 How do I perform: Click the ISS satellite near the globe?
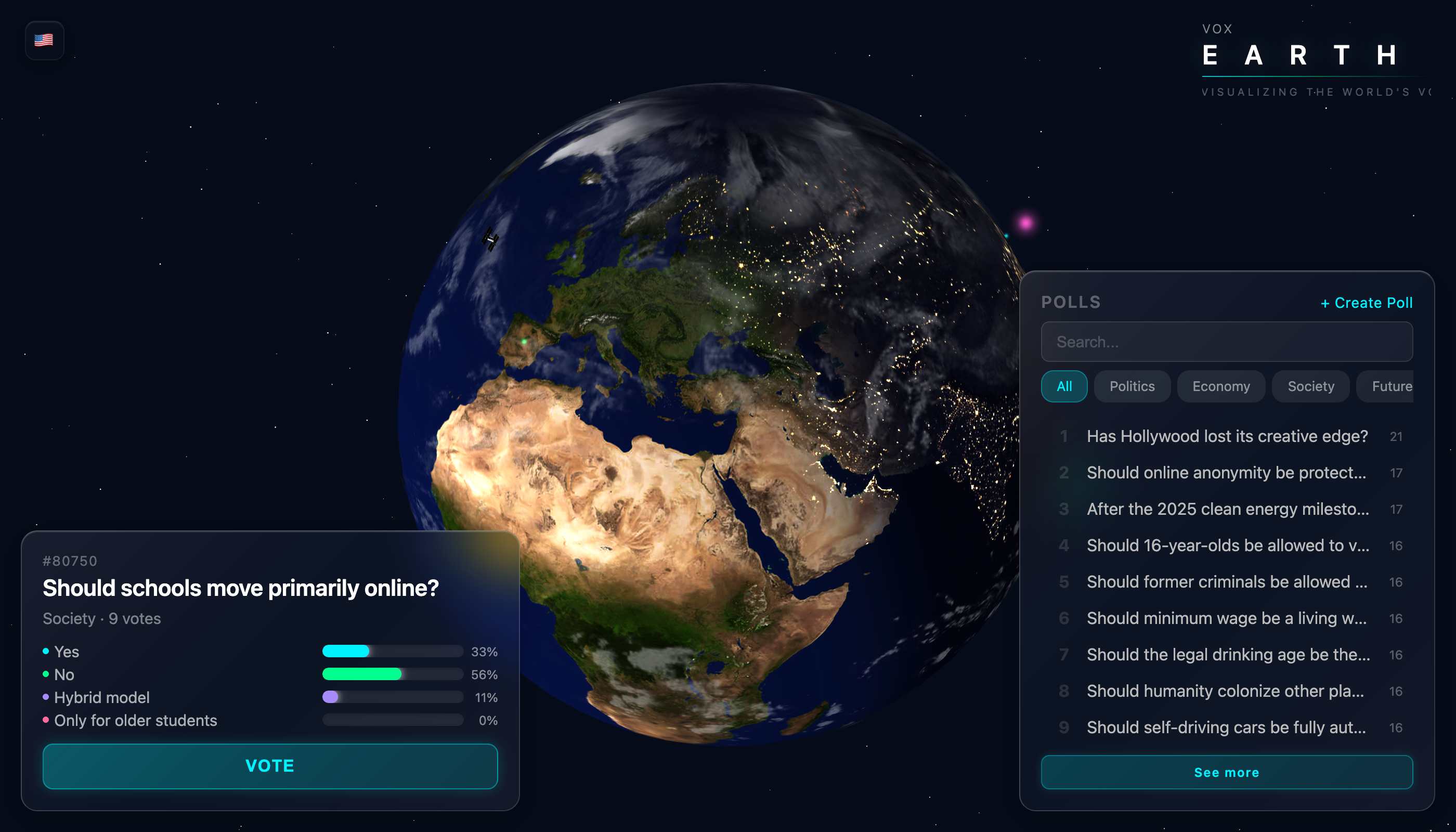[x=490, y=240]
